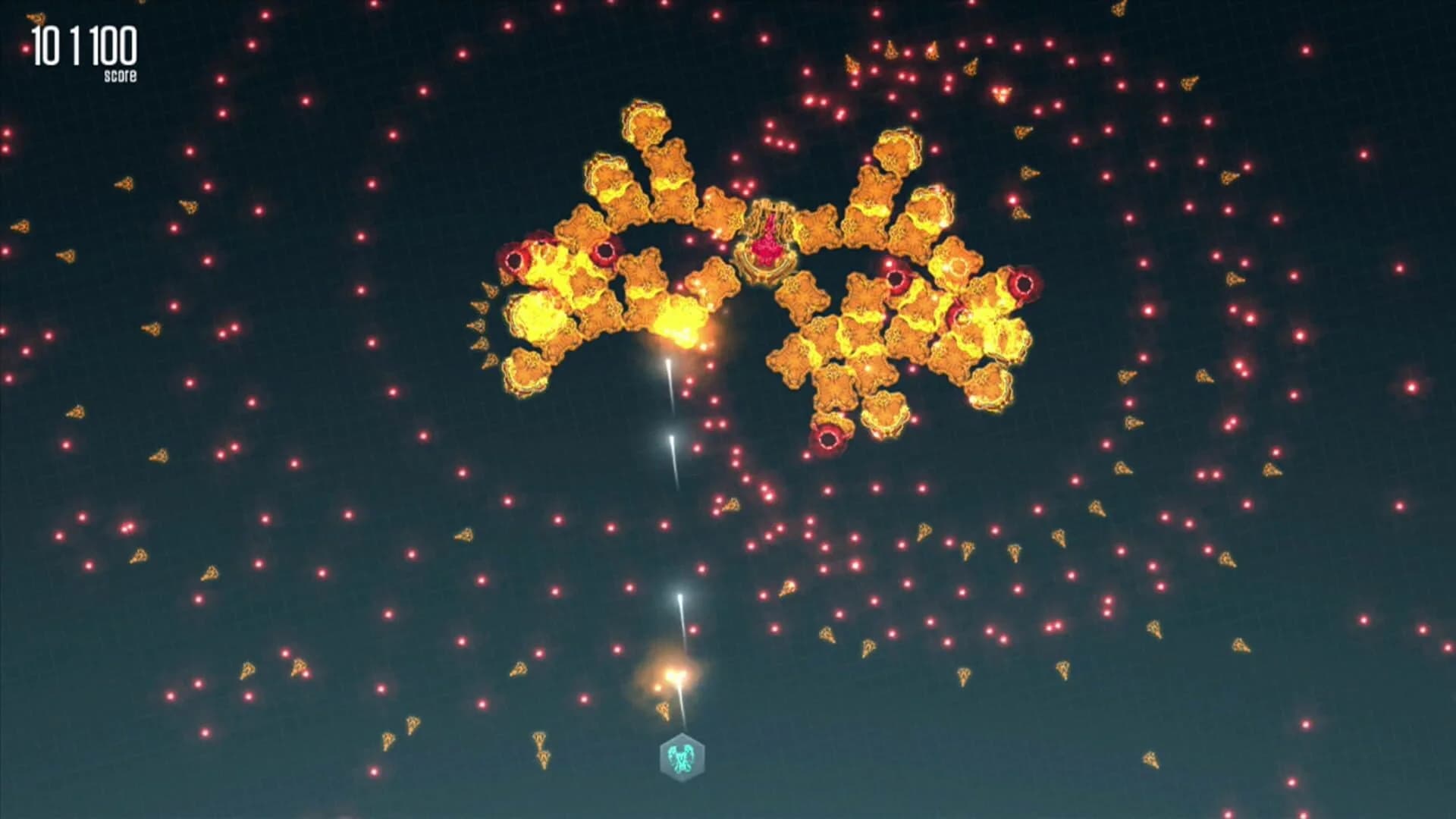
Task: Select the score counter reading 10 1 100
Action: click(x=82, y=47)
